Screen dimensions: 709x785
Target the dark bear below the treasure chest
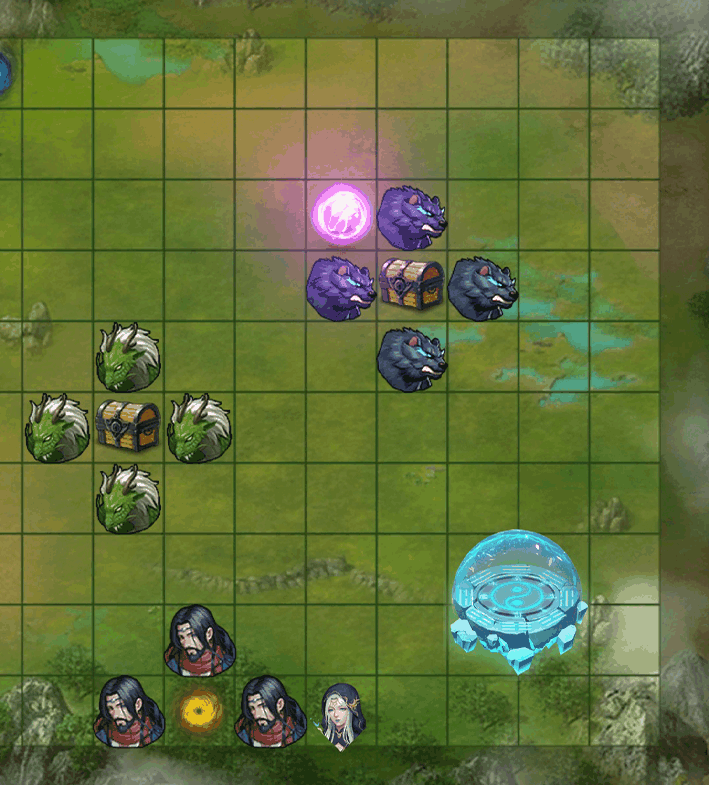click(412, 358)
